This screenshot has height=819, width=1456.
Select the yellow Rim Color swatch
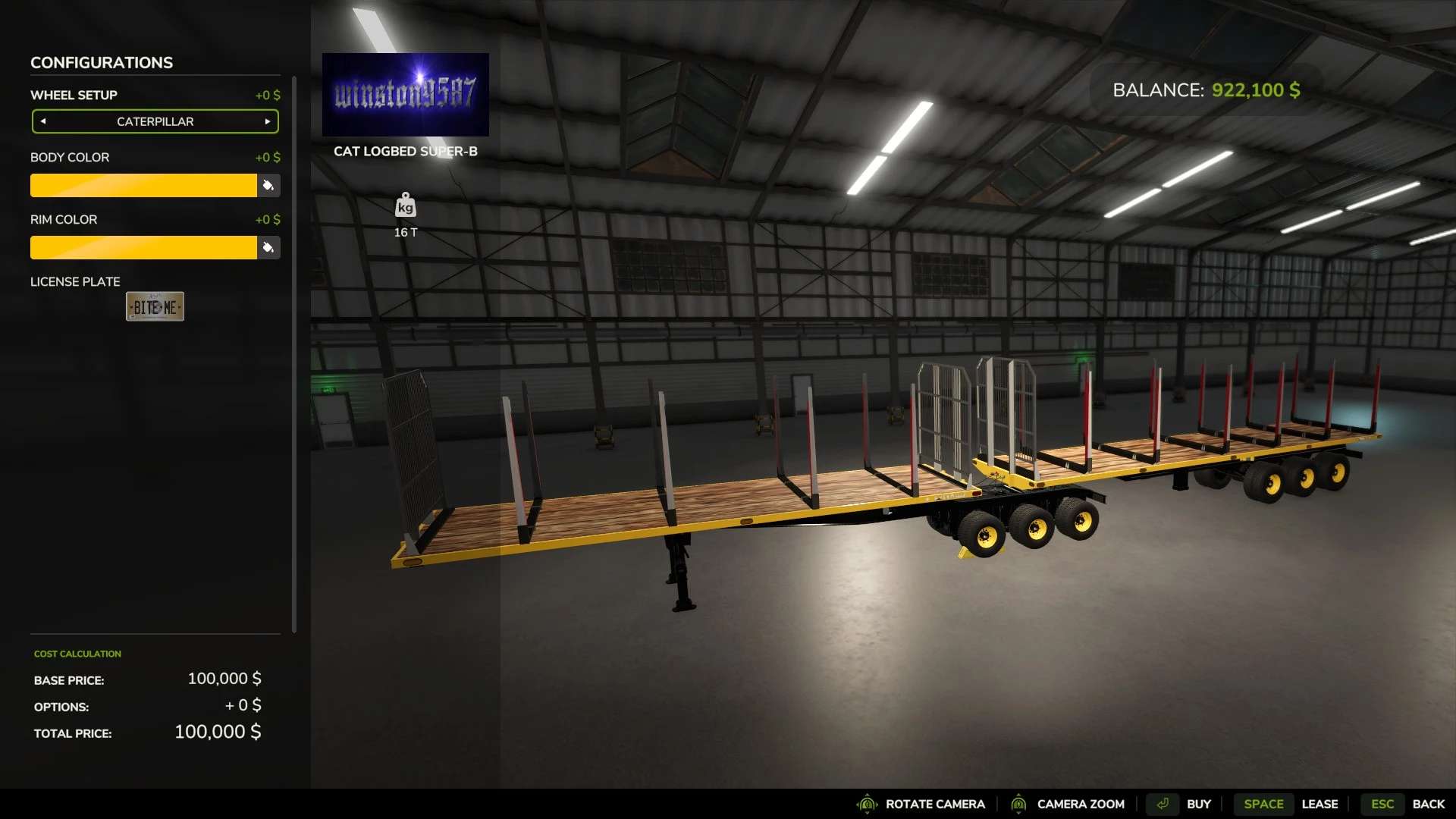click(144, 247)
